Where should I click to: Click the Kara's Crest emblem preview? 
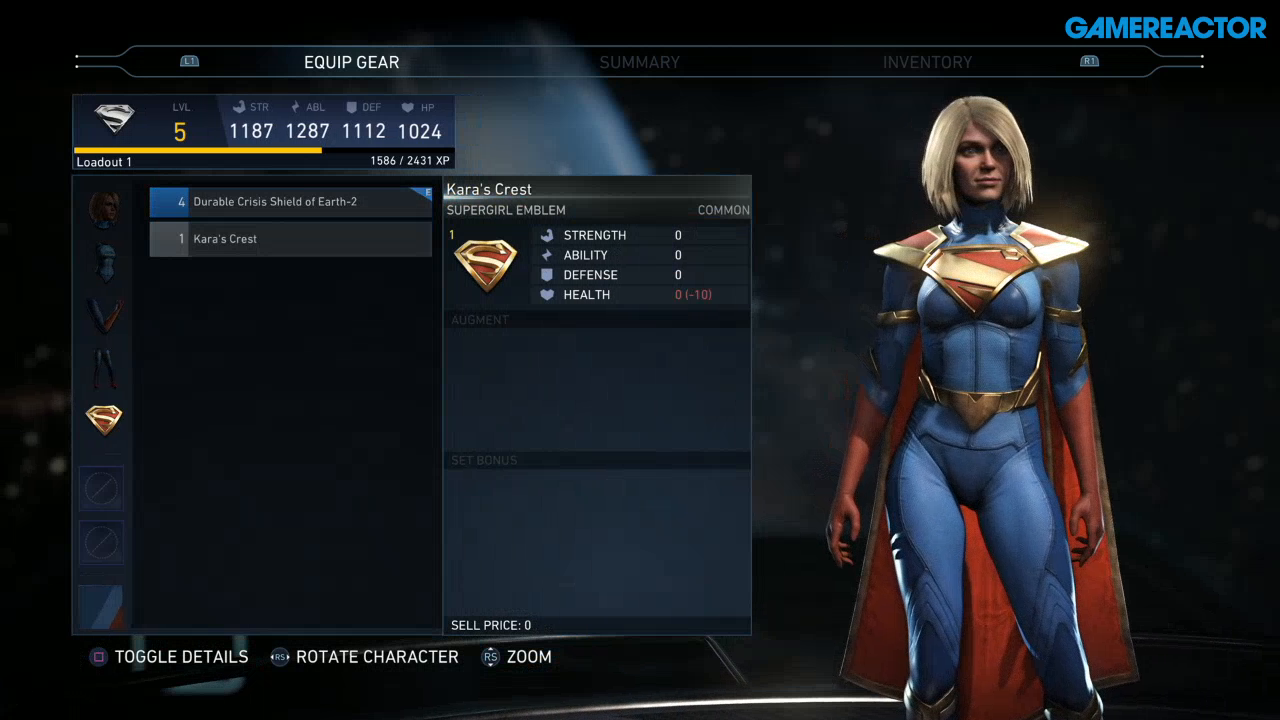coord(485,266)
